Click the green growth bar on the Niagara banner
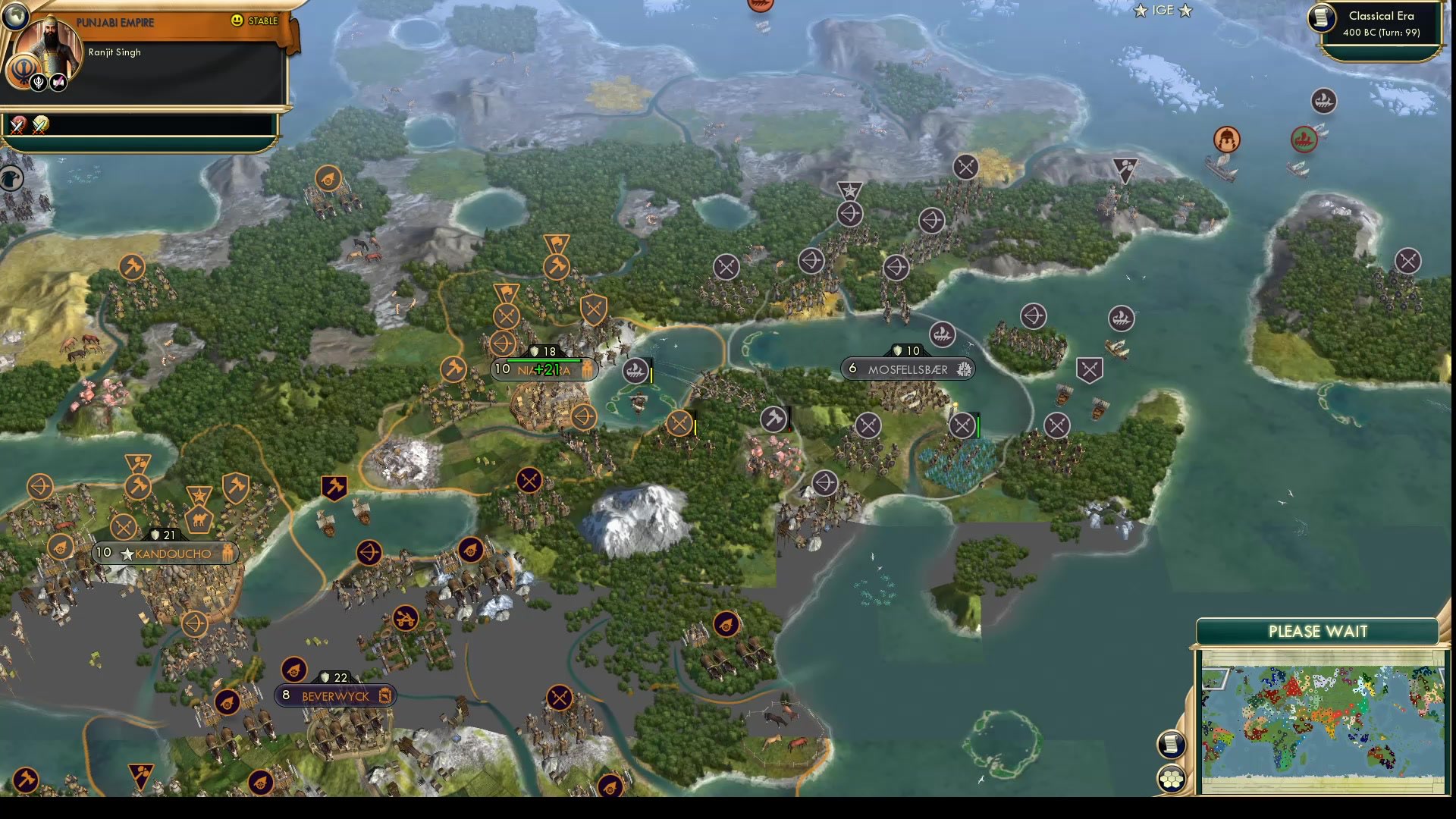Image resolution: width=1456 pixels, height=819 pixels. click(x=544, y=360)
